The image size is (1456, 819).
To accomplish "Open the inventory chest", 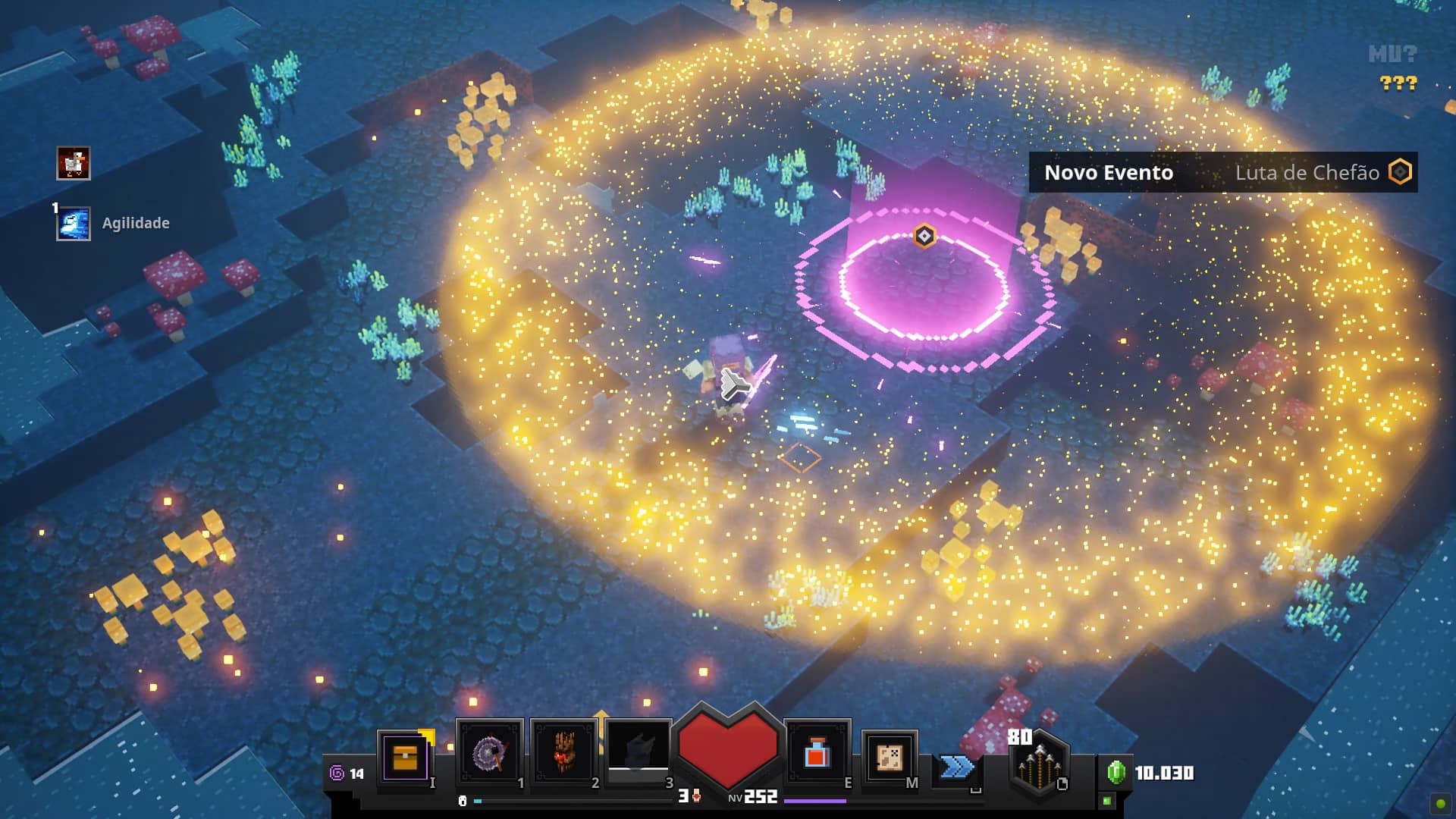I will 406,757.
